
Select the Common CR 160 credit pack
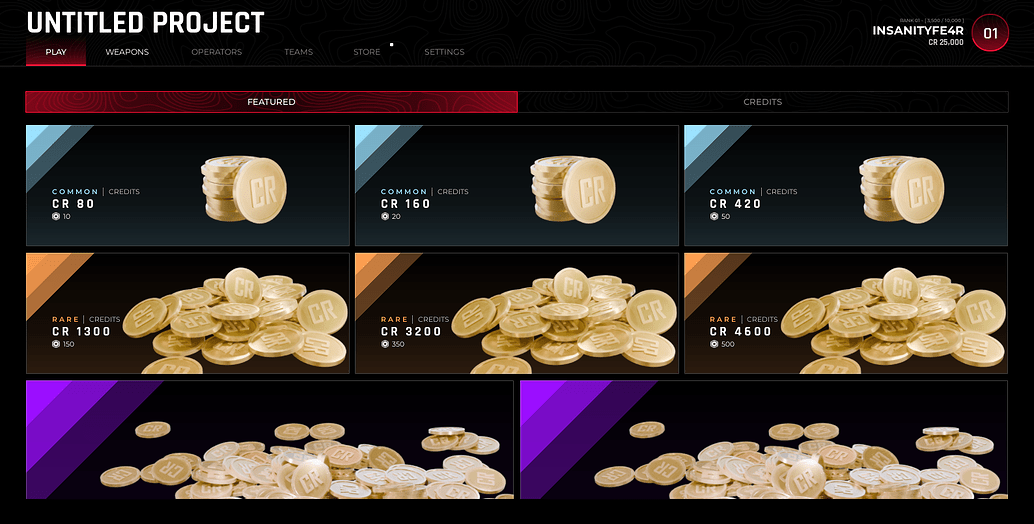click(x=516, y=186)
